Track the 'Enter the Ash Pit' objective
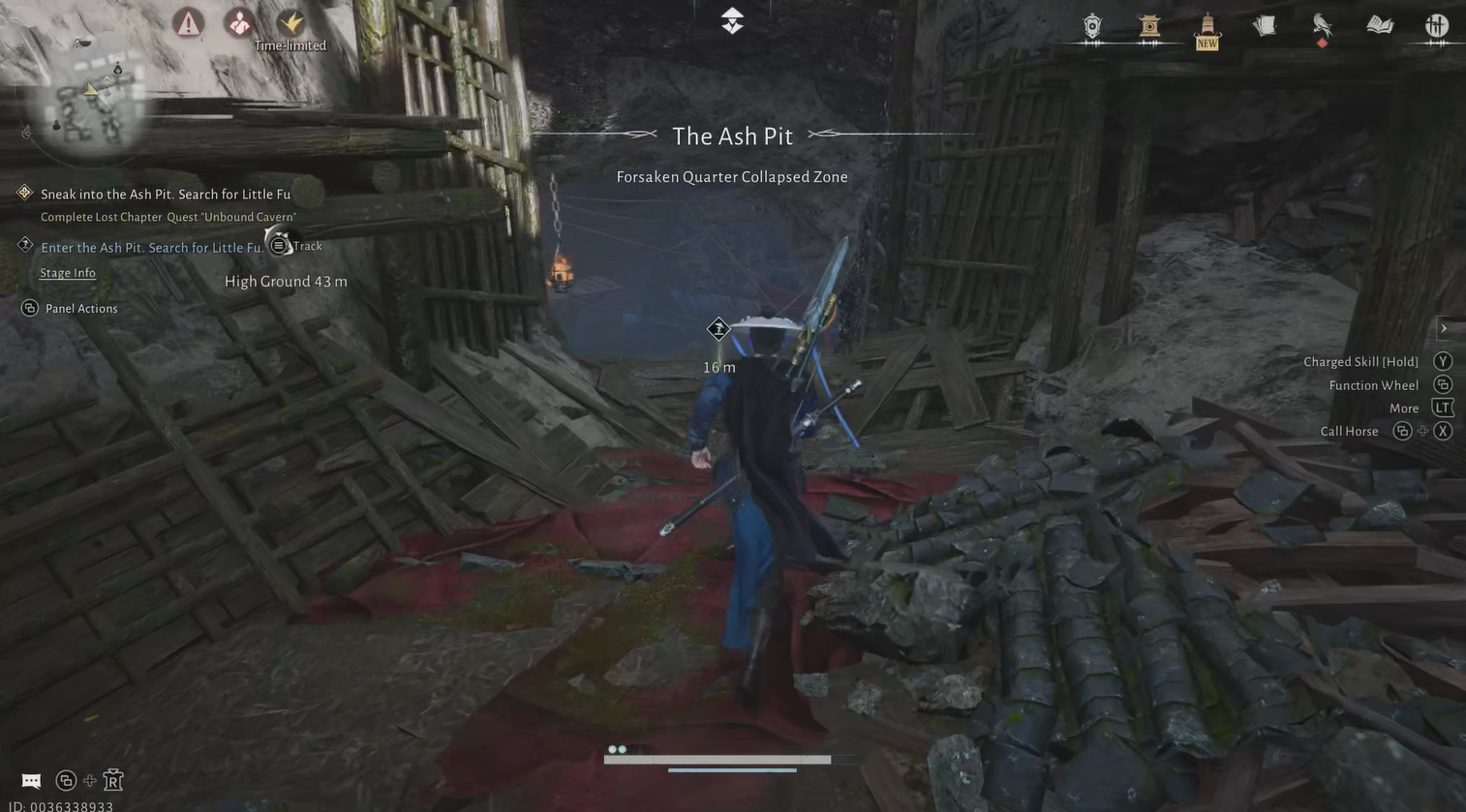Image resolution: width=1466 pixels, height=812 pixels. click(279, 246)
